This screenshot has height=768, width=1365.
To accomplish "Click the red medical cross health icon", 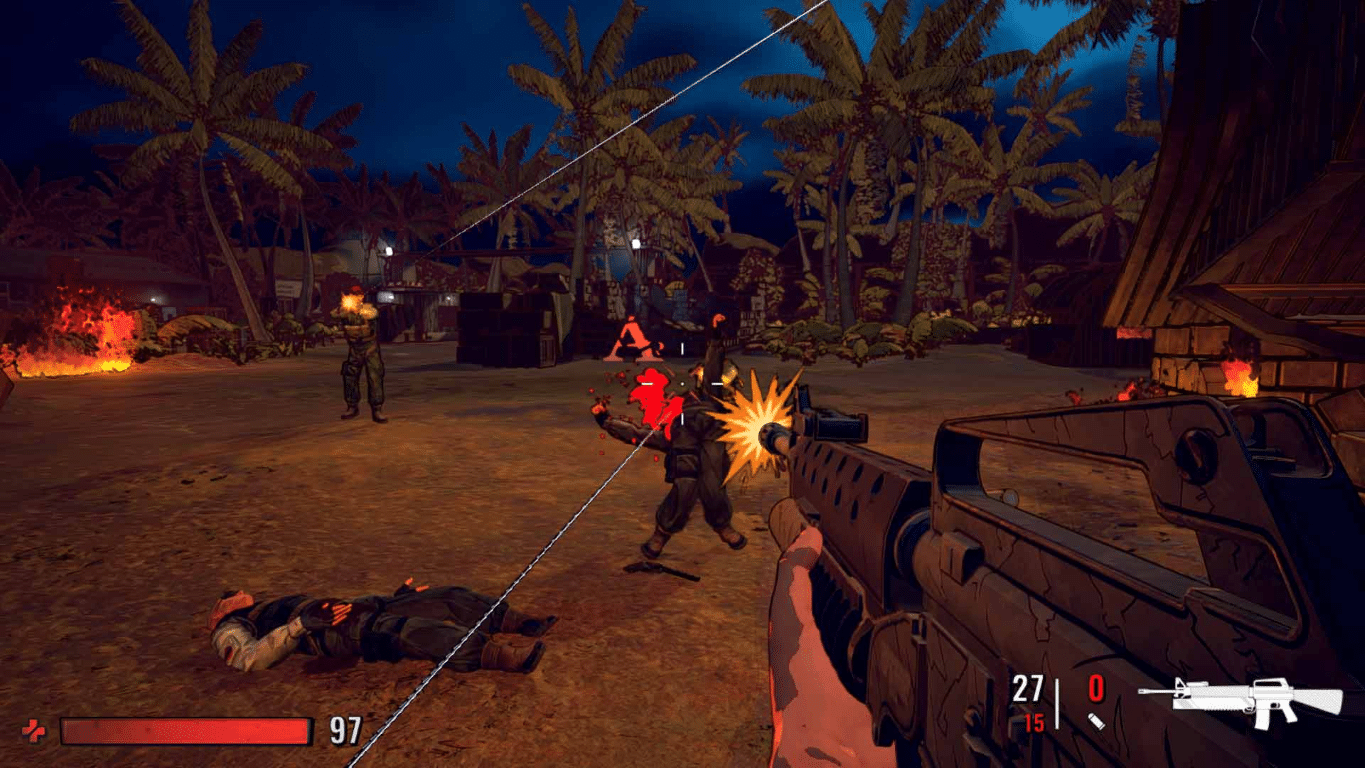I will click(34, 732).
